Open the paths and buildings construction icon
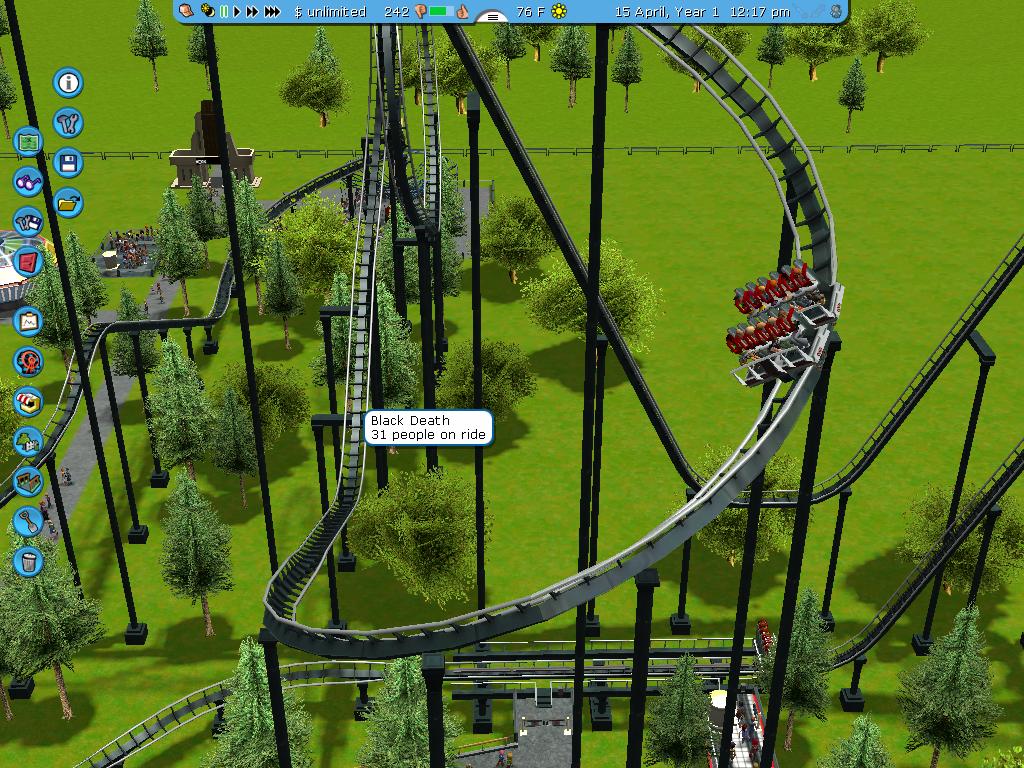Screen dimensions: 1024x768 [x=28, y=481]
